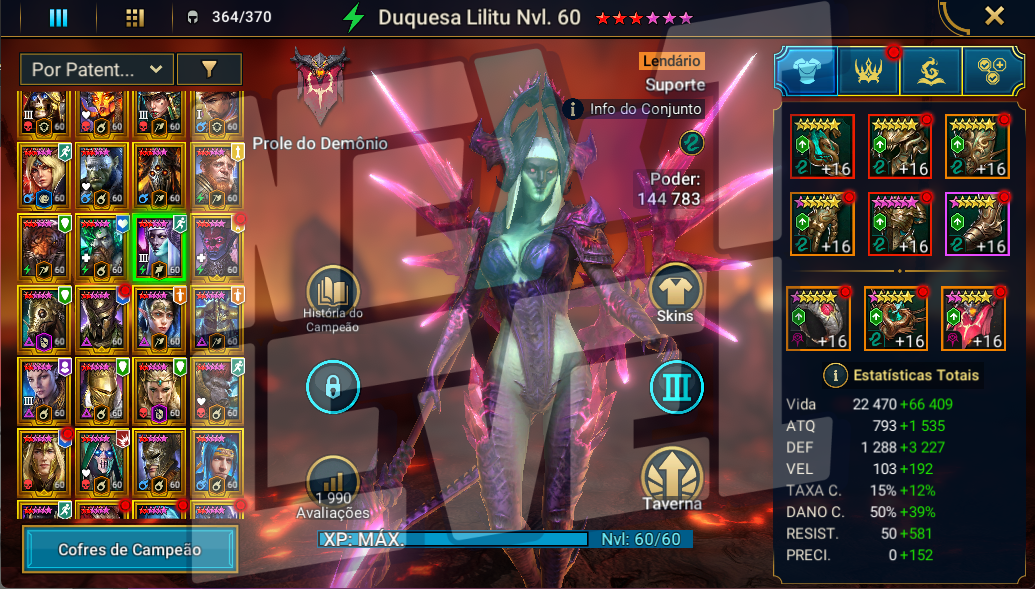
Task: Click the round III presets button
Action: [676, 387]
